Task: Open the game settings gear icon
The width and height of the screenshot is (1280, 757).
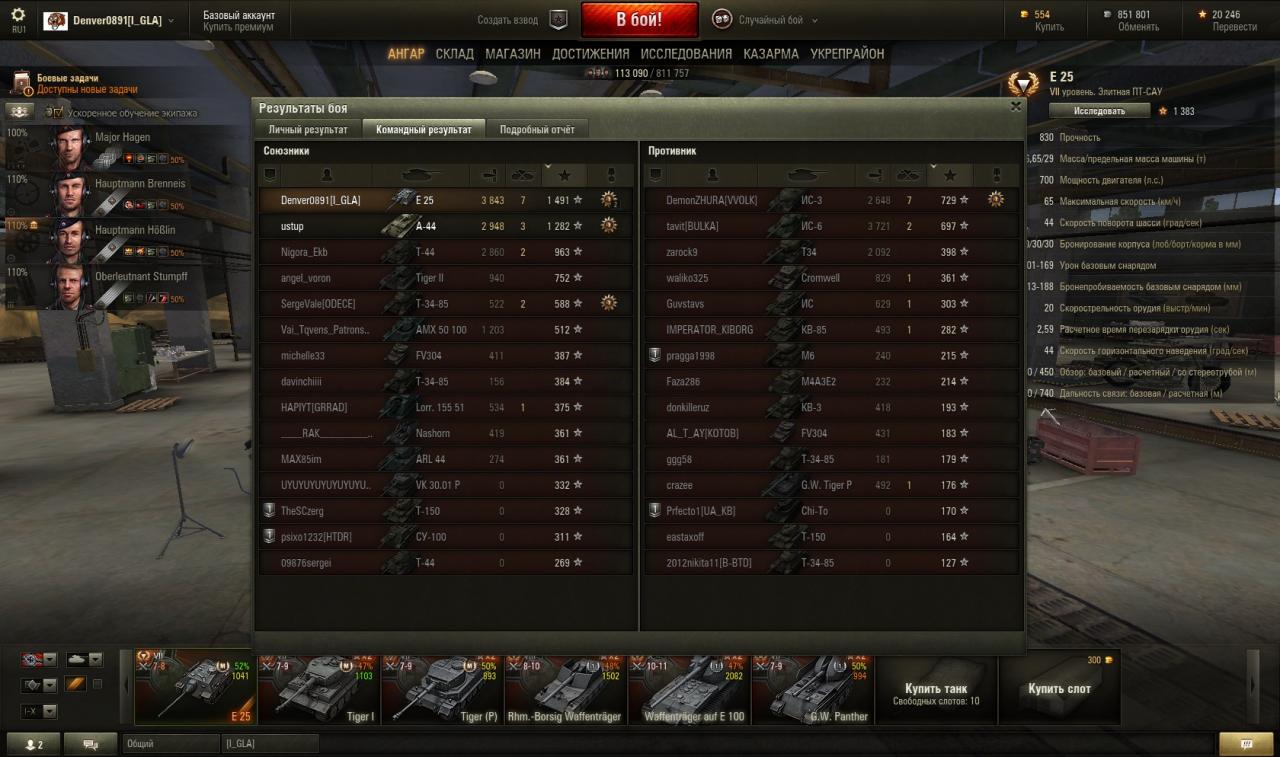Action: [x=18, y=15]
